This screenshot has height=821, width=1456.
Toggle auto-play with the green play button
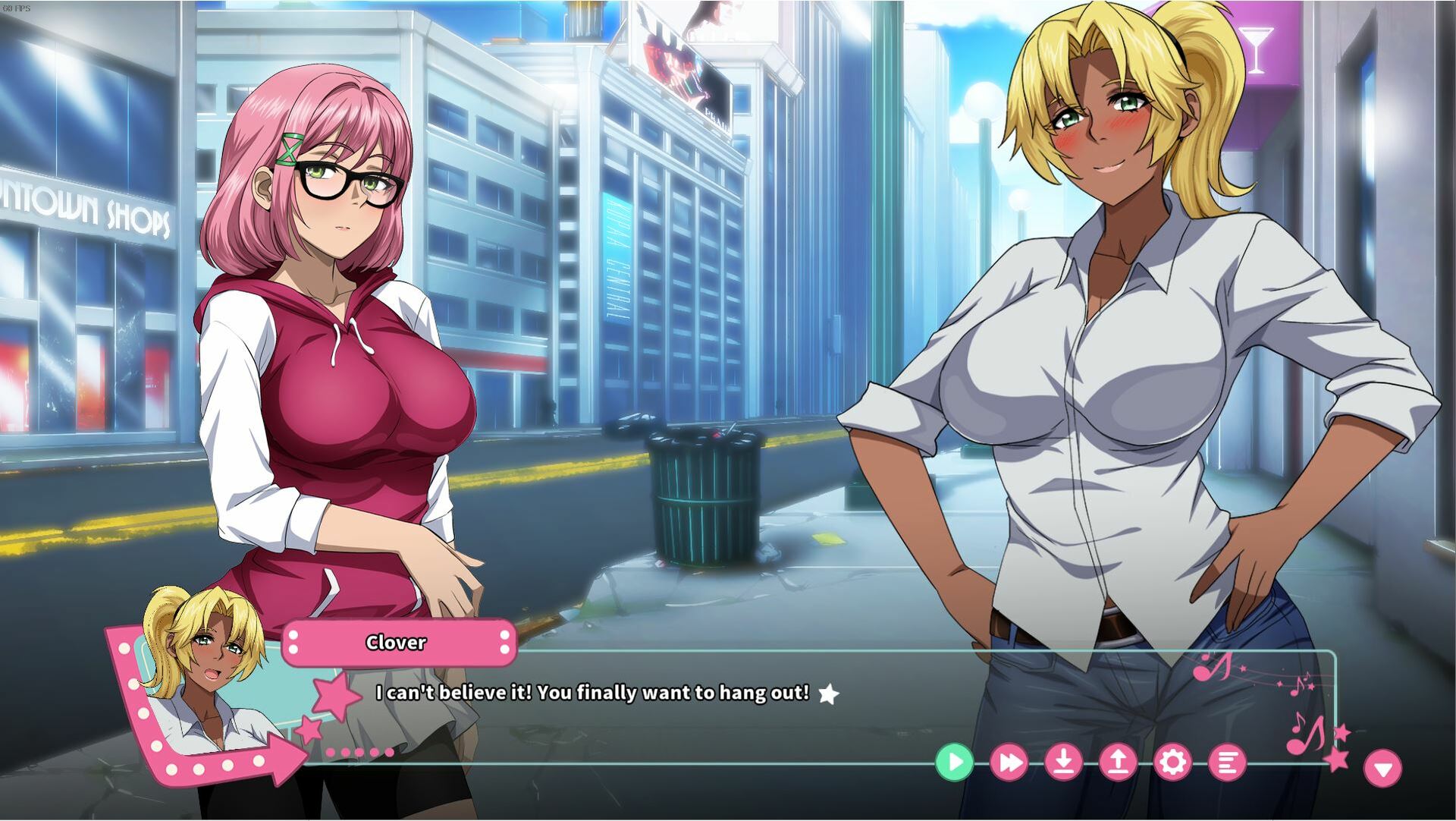point(954,762)
